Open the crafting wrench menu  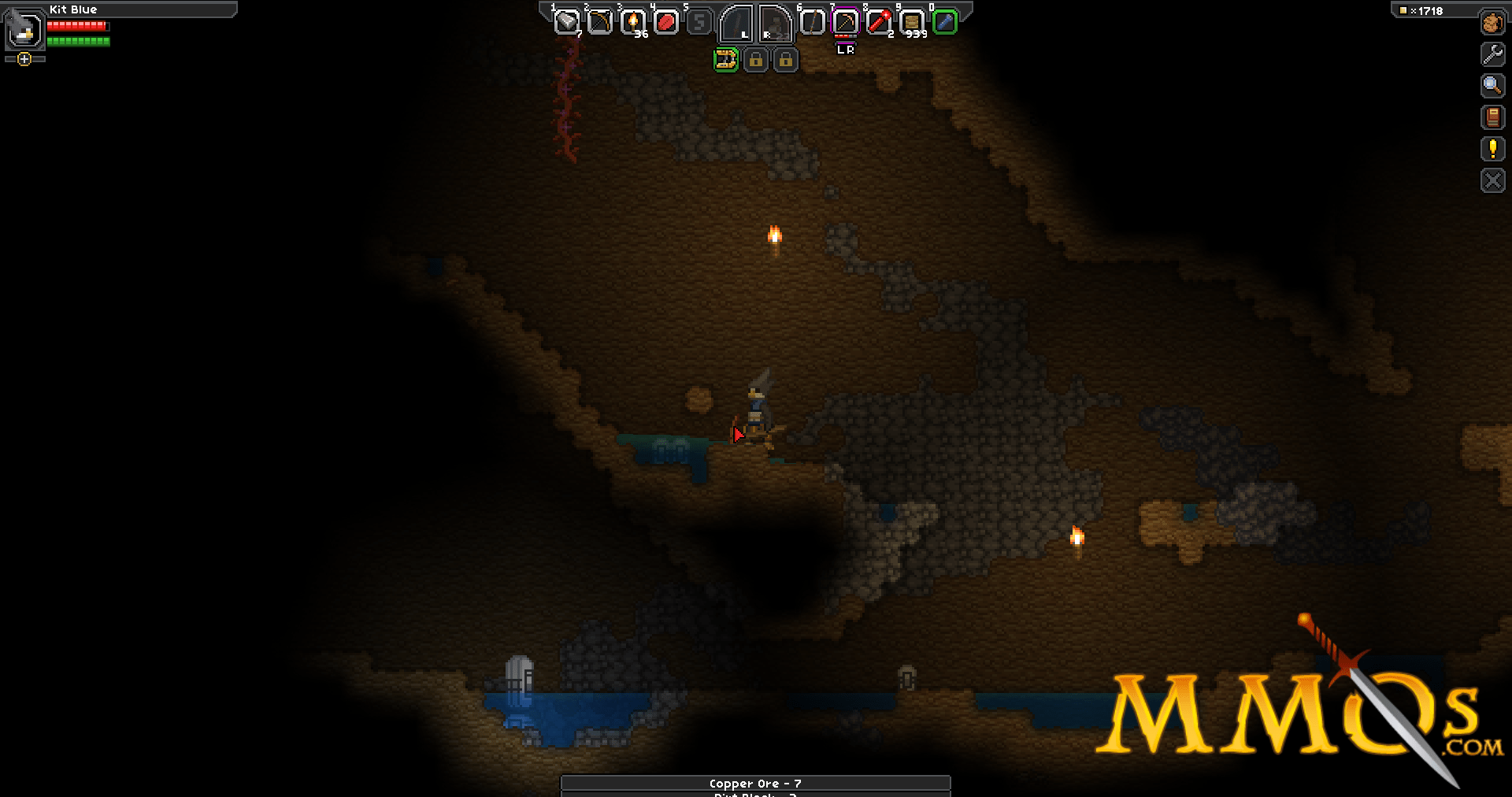1492,53
